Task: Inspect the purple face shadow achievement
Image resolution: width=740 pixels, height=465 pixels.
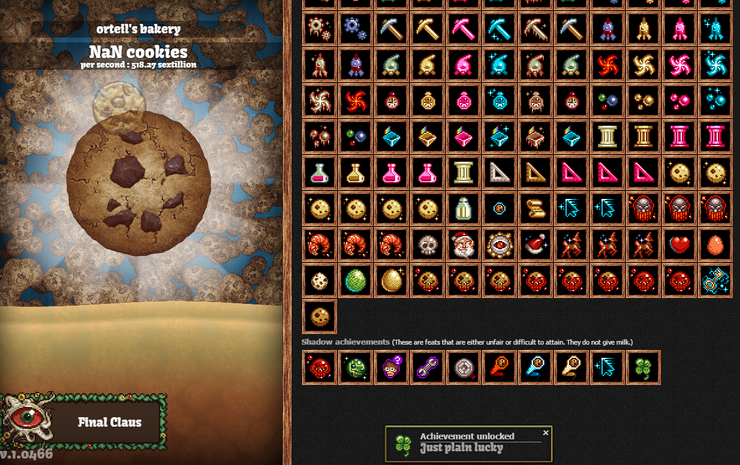Action: tap(390, 369)
